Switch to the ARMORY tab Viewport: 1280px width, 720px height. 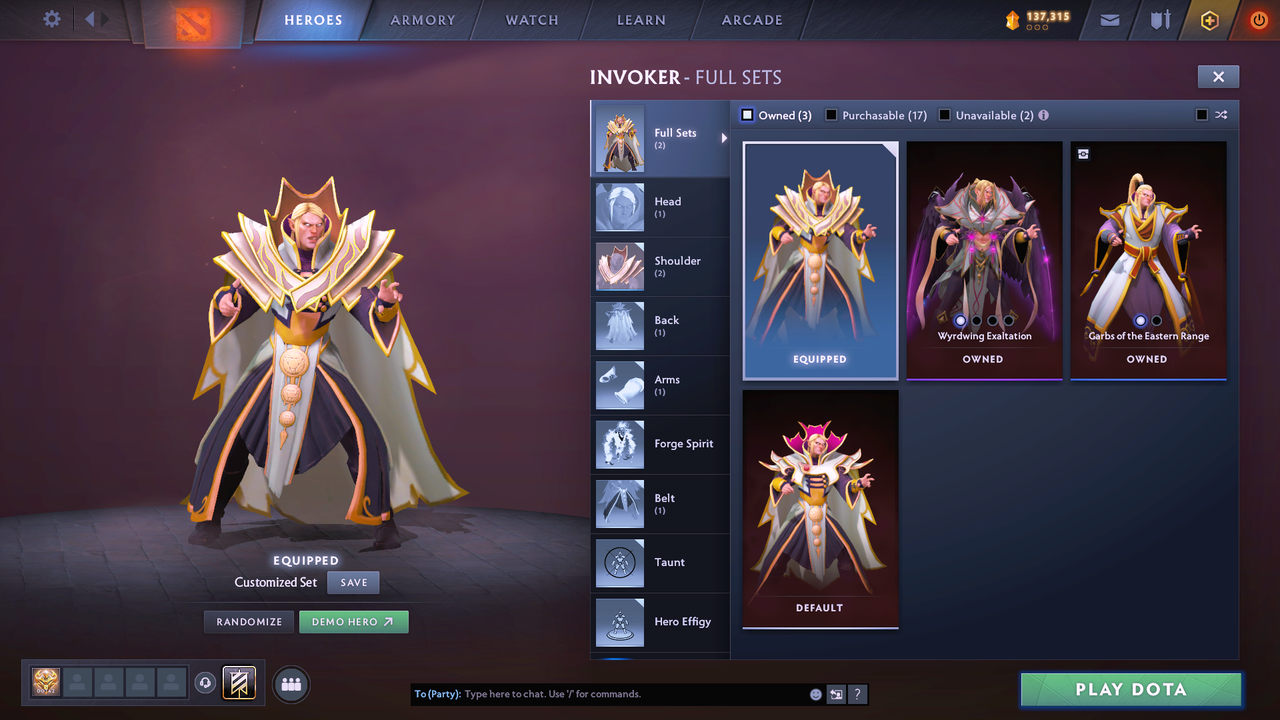pos(422,20)
